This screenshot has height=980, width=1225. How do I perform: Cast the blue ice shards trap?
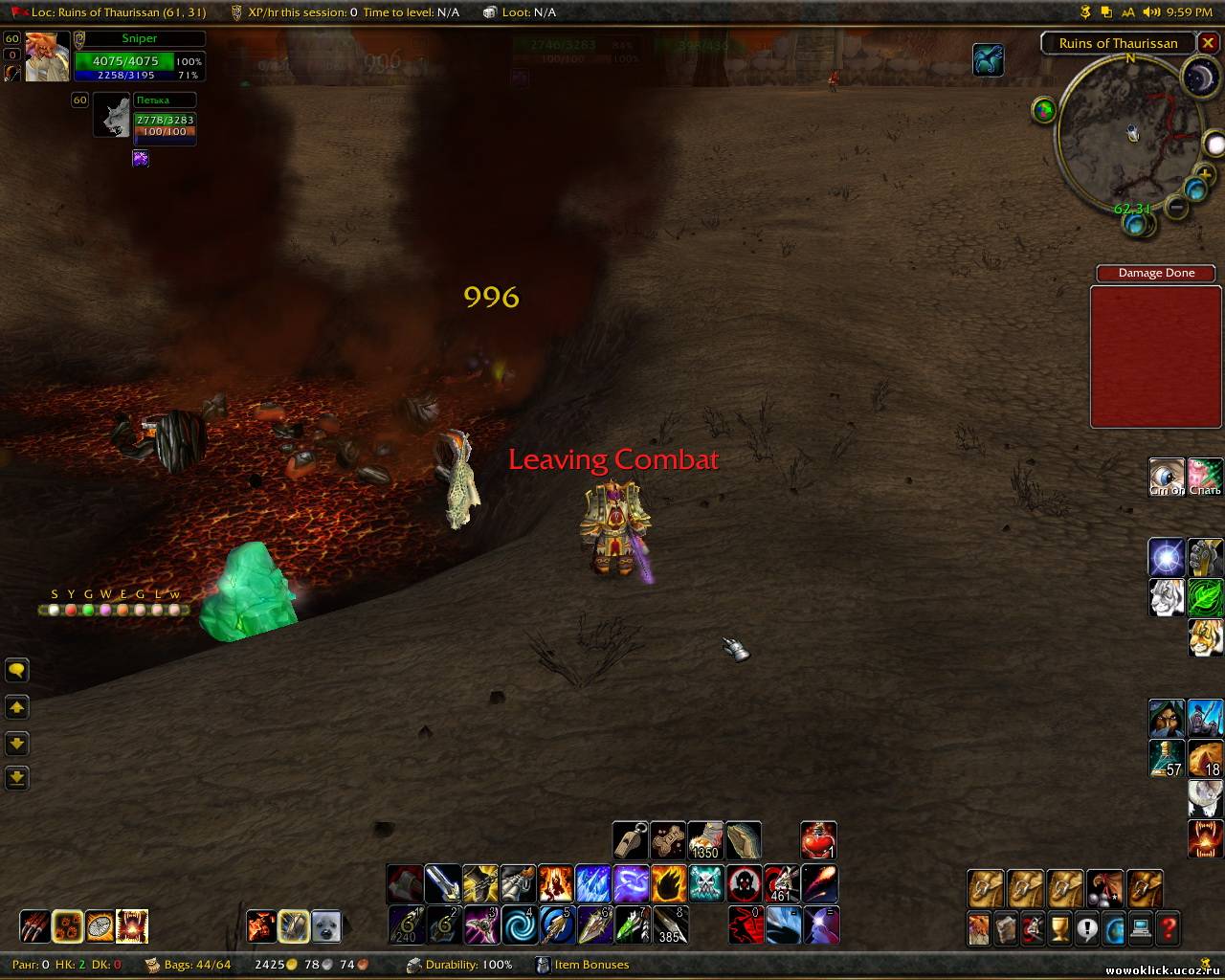tap(592, 883)
